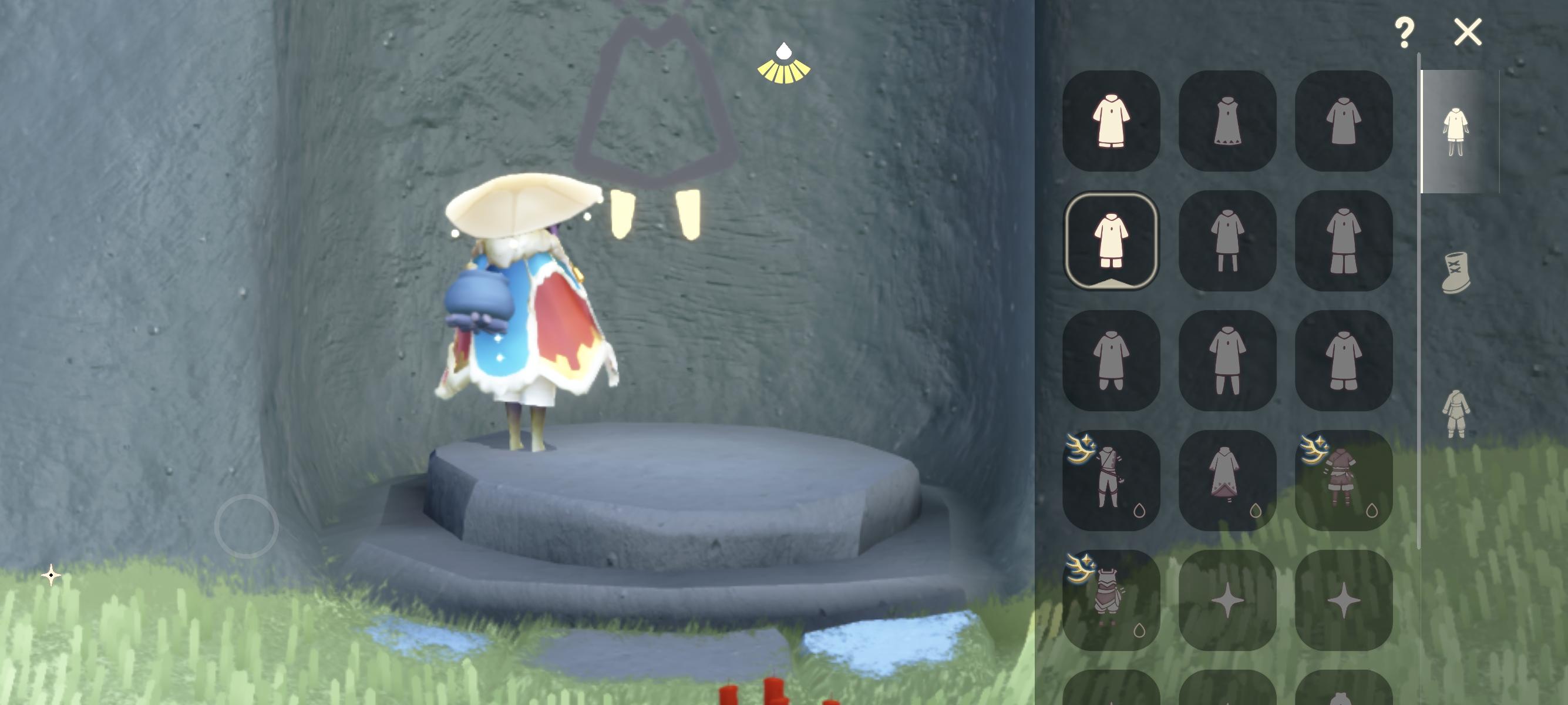
Task: Open the help question mark
Action: (1406, 32)
